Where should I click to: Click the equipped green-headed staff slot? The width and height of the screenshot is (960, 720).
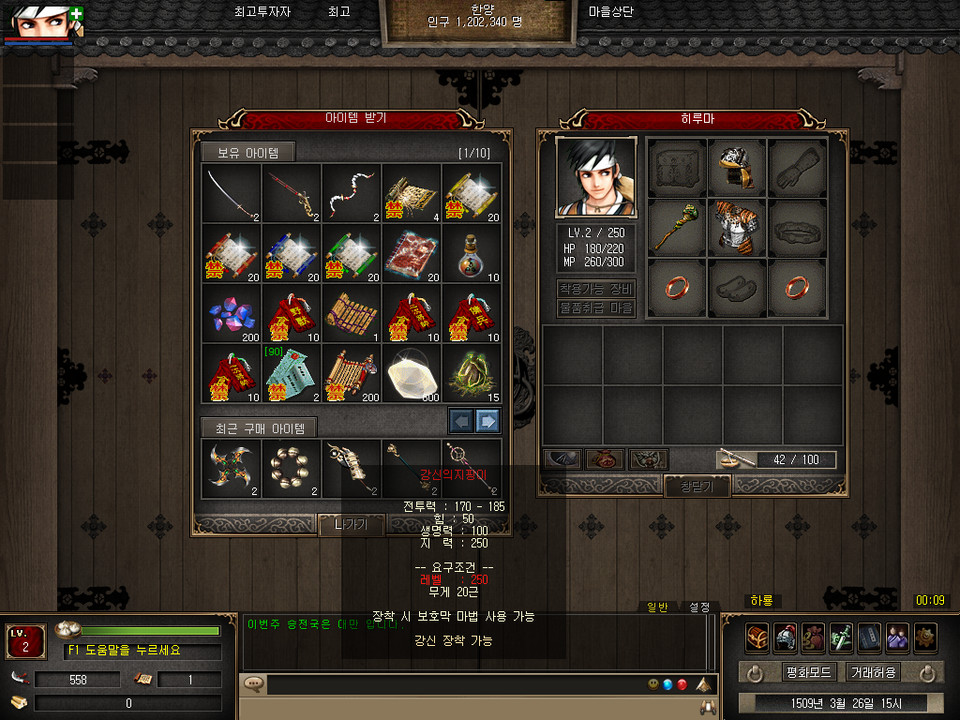click(677, 228)
